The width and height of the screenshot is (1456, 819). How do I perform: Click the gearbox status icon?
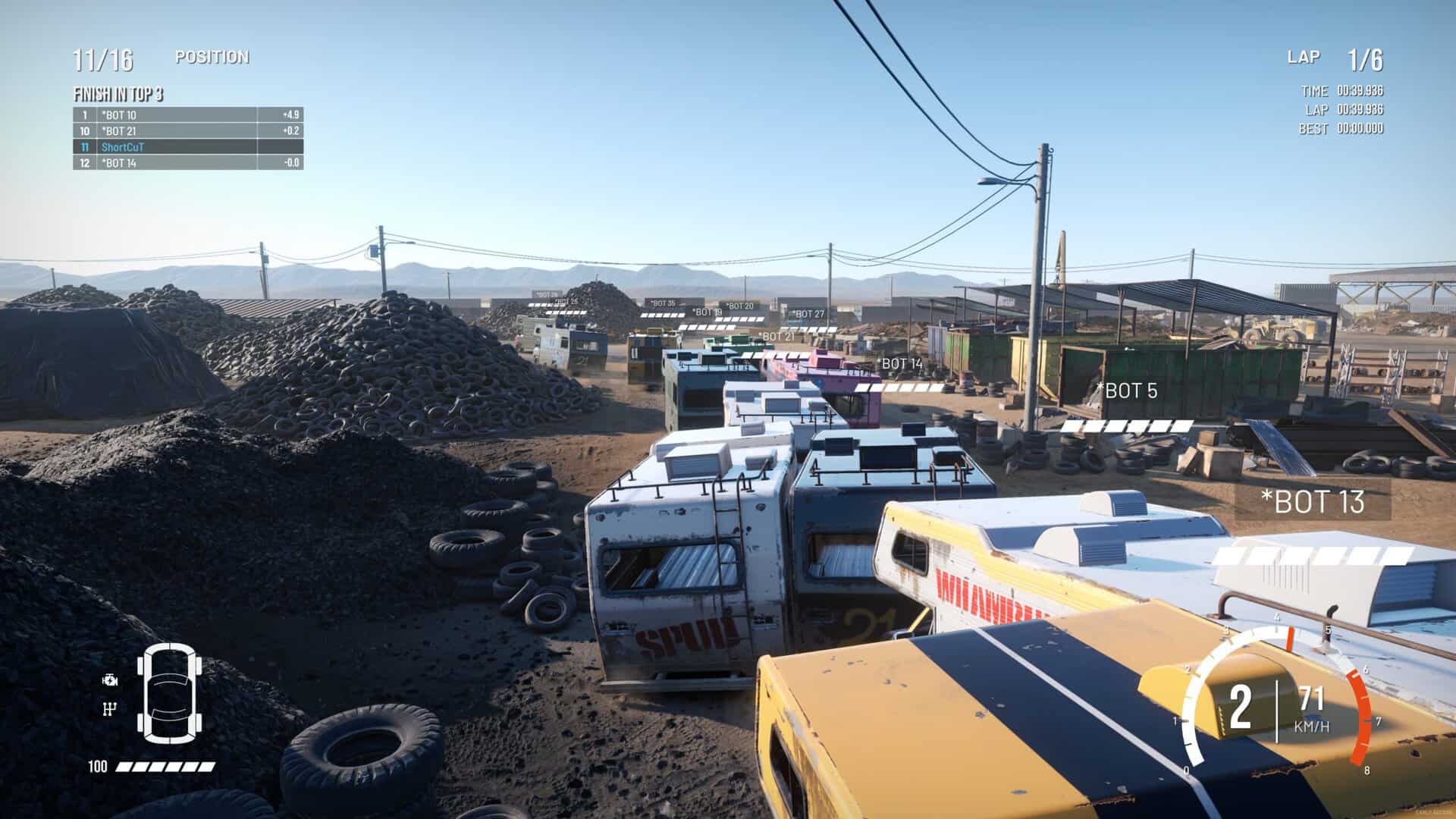[111, 709]
